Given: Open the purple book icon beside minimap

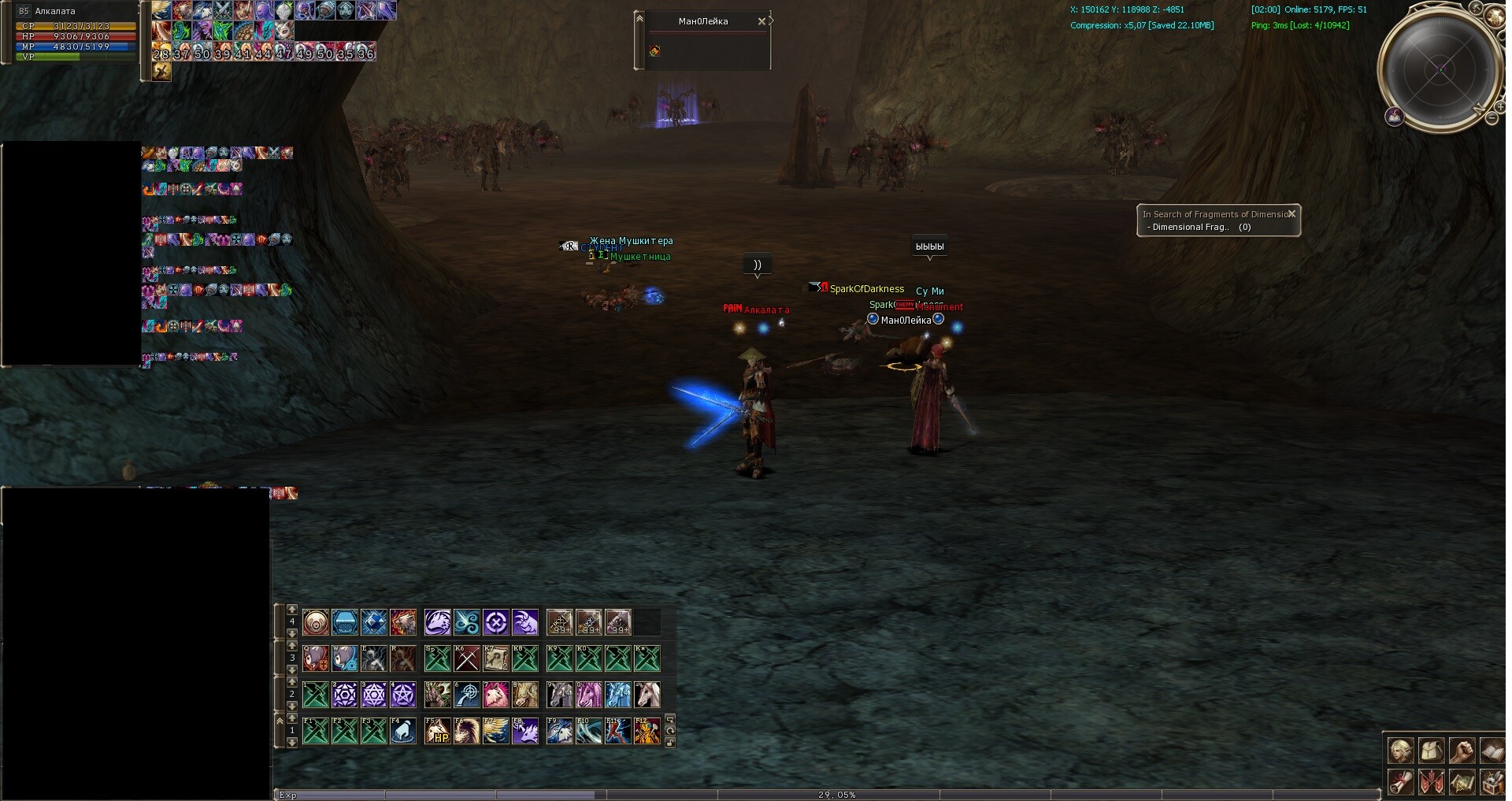Looking at the screenshot, I should point(1395,117).
